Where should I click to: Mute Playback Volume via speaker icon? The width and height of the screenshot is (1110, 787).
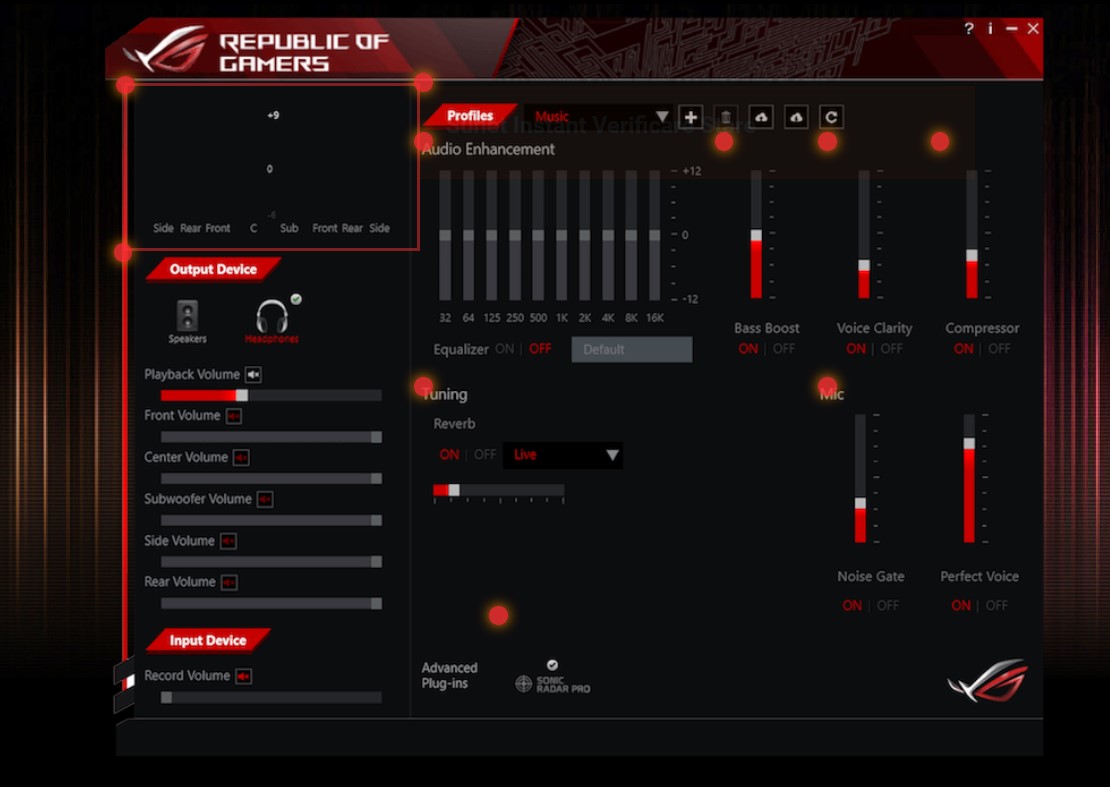click(253, 375)
